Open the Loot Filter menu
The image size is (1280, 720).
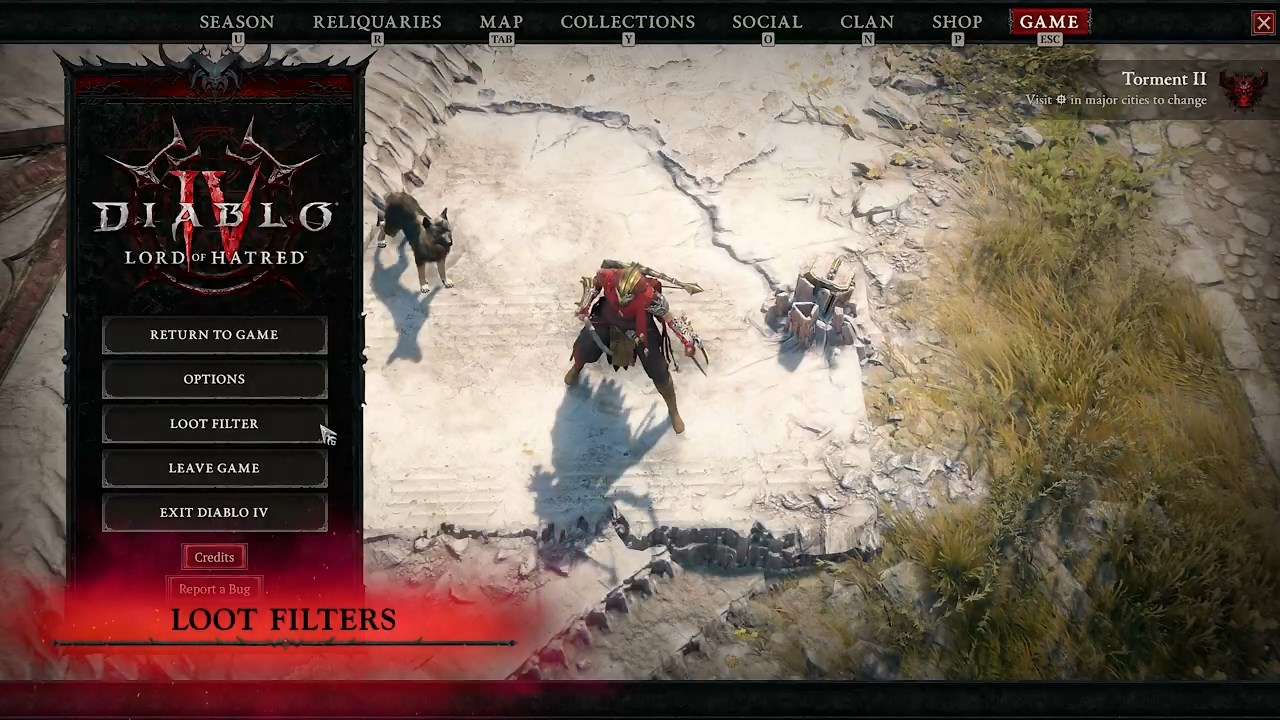point(214,424)
